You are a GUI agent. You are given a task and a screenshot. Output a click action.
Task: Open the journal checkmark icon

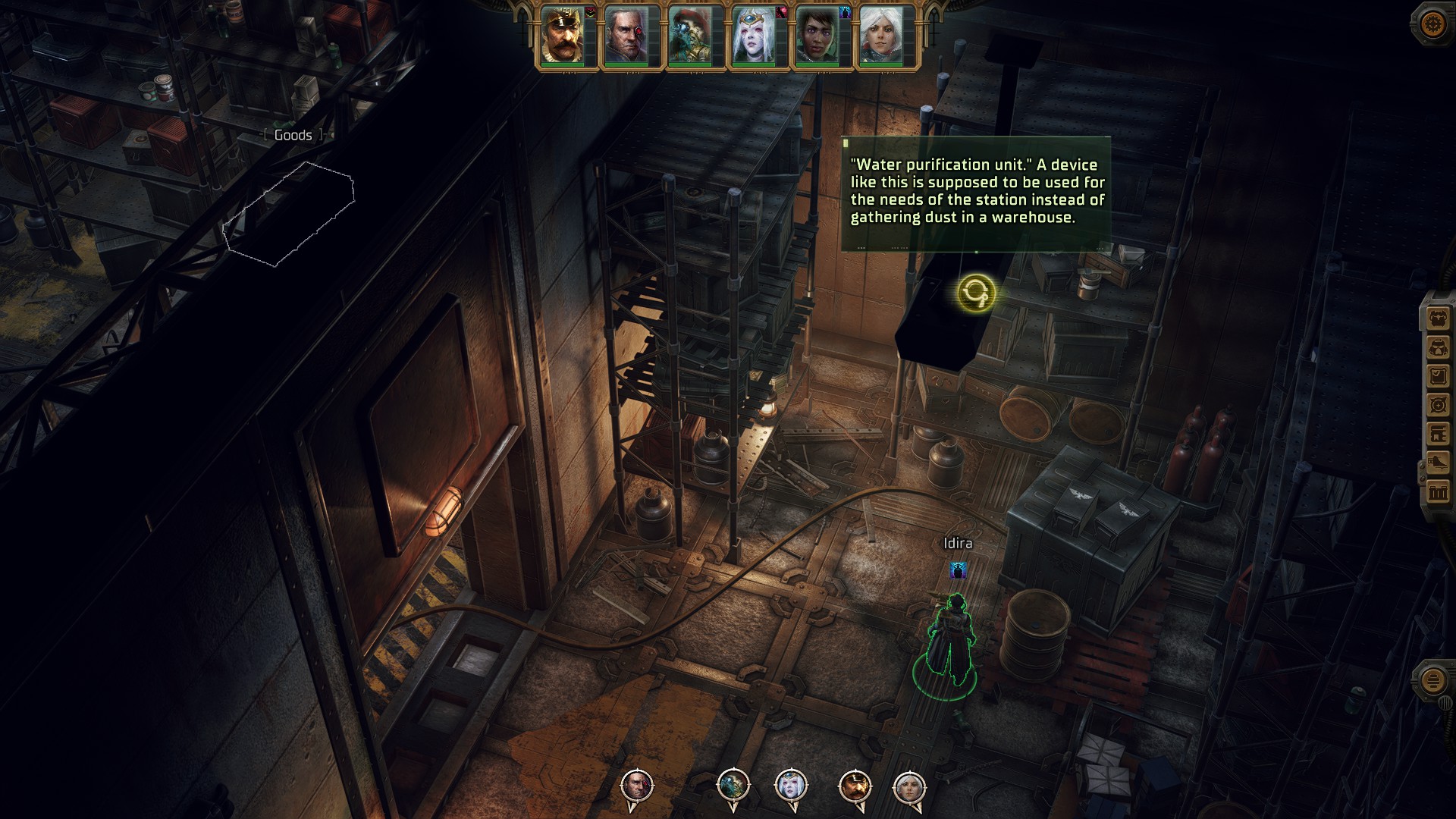(x=1438, y=377)
